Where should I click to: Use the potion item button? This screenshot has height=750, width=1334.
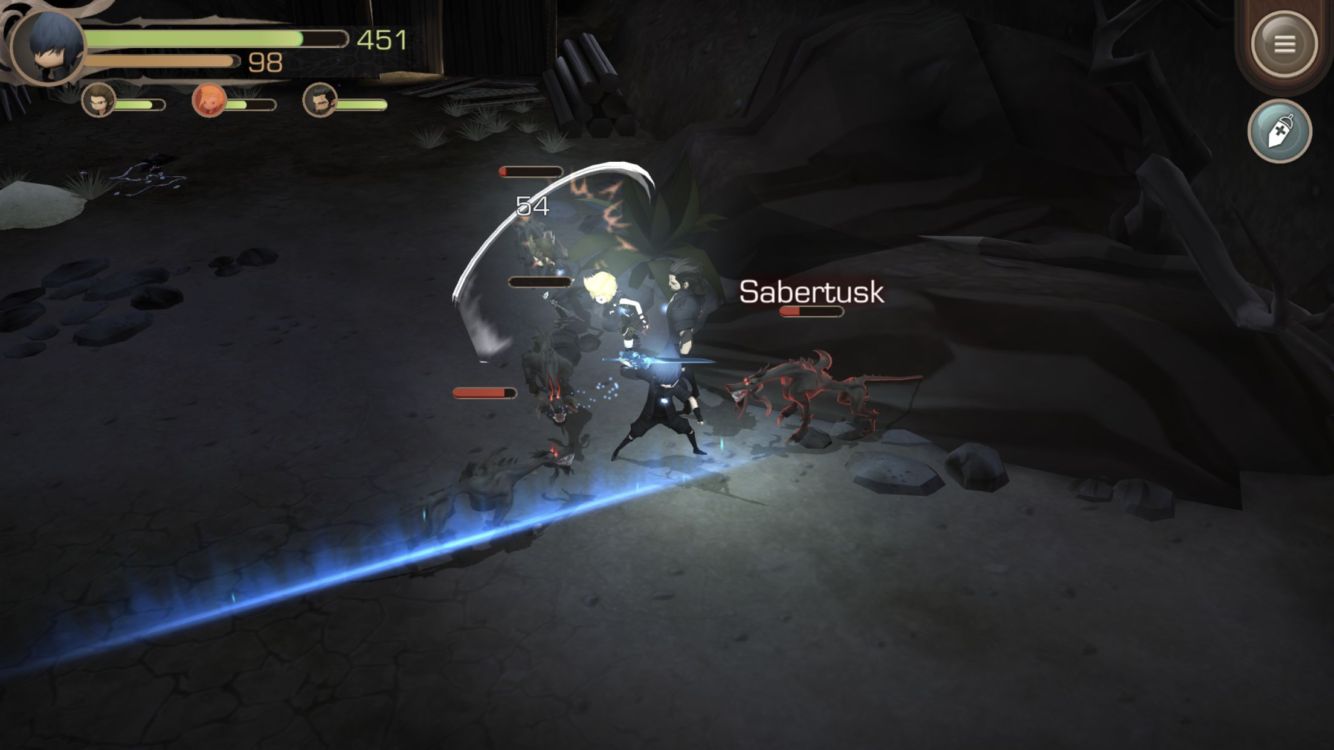(x=1279, y=131)
